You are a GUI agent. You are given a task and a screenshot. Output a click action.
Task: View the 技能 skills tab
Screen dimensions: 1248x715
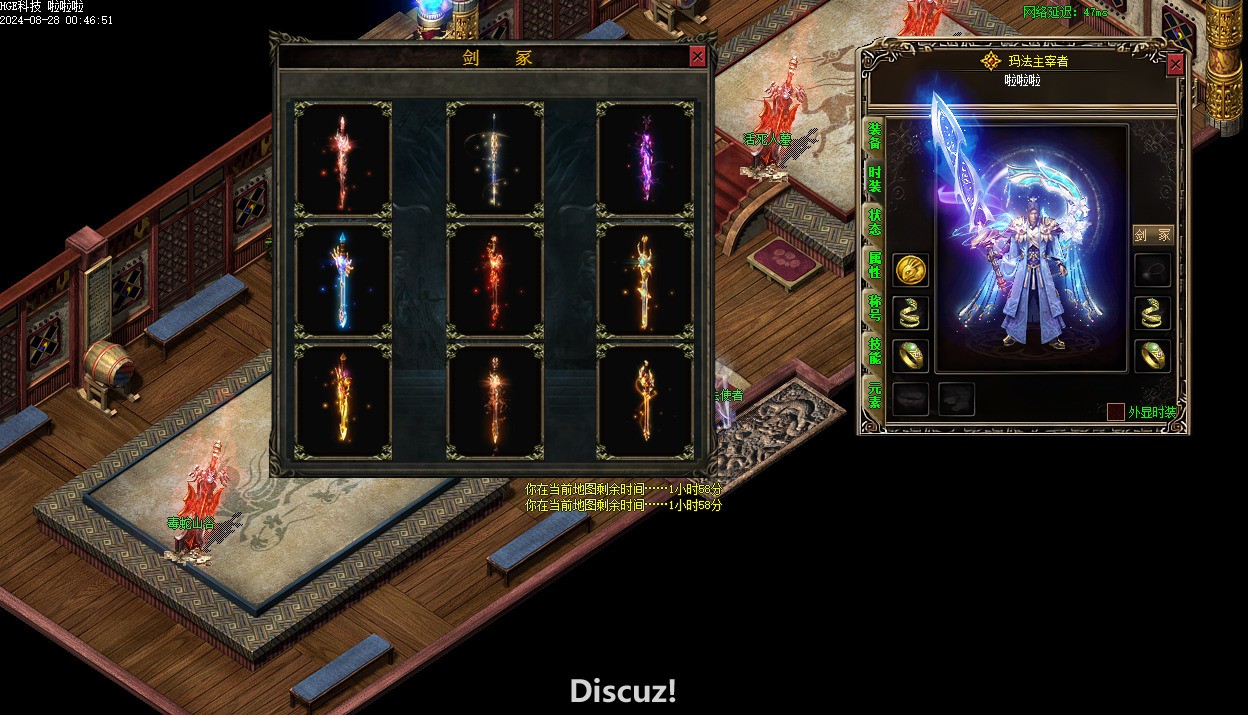coord(874,350)
